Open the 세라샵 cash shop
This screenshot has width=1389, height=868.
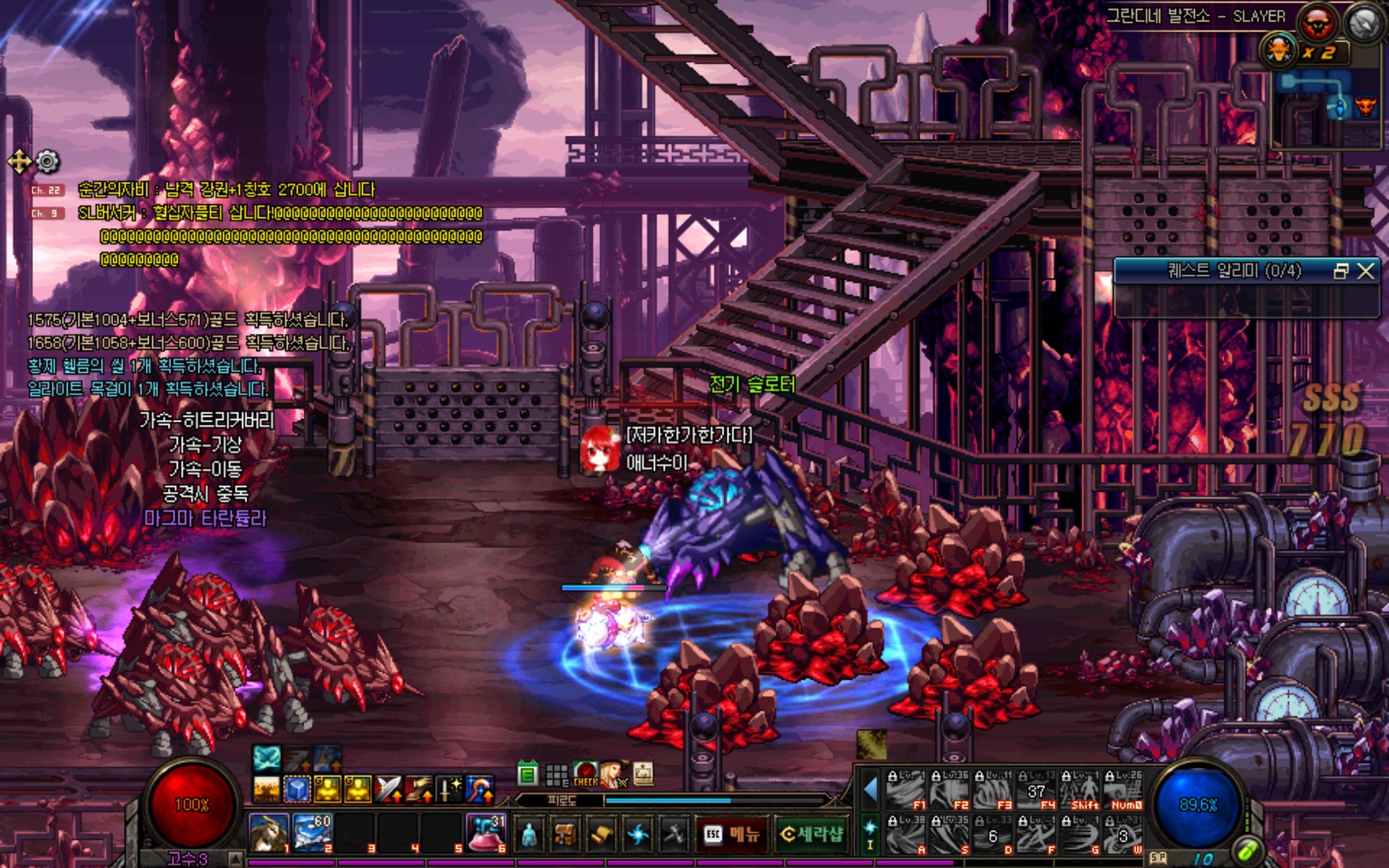[x=811, y=834]
